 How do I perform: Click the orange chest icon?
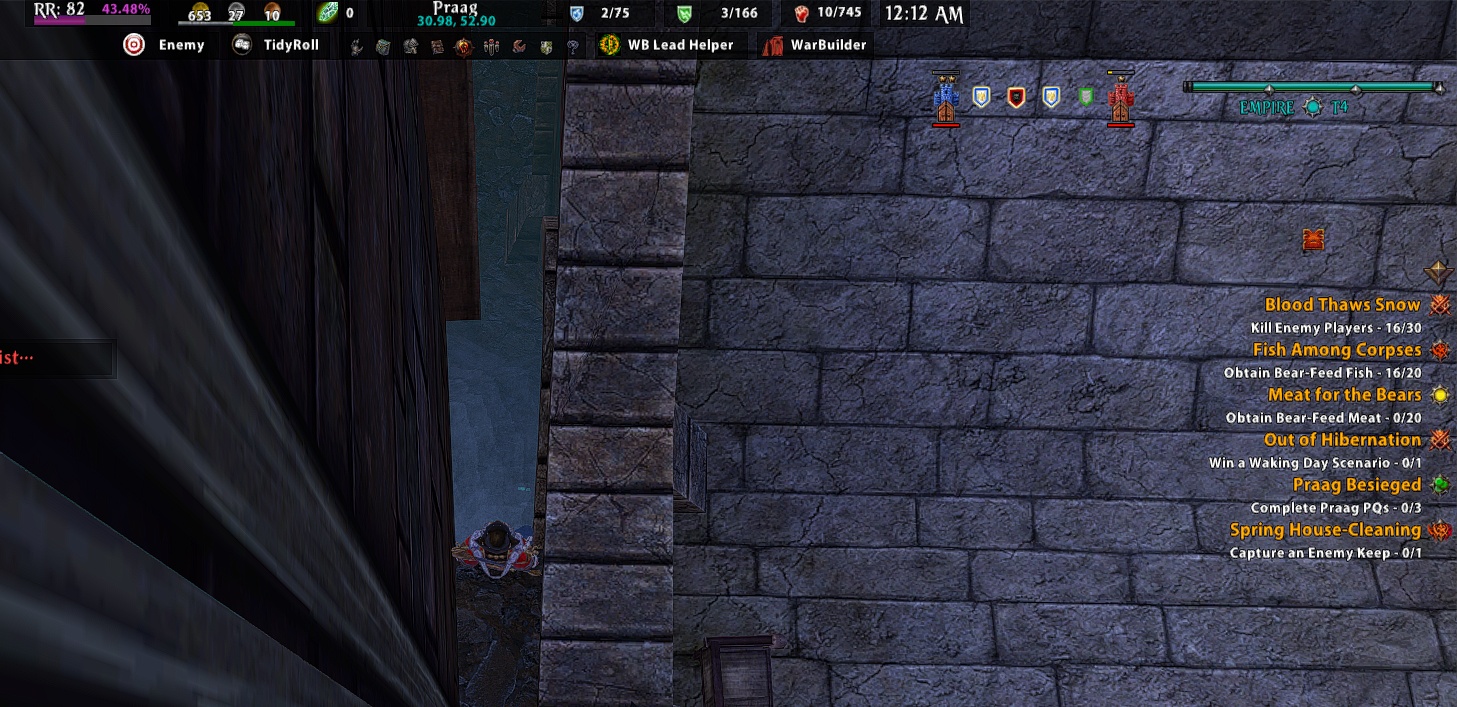click(x=1314, y=240)
